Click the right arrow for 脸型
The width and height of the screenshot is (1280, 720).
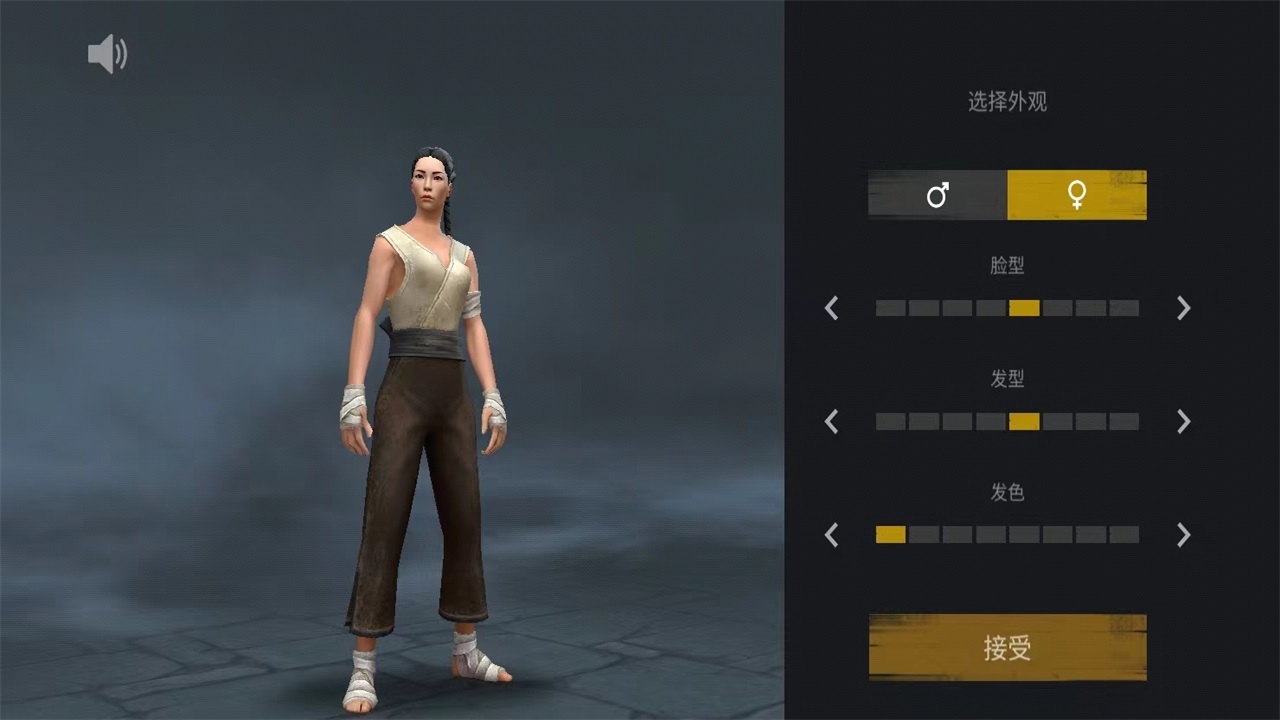1183,308
